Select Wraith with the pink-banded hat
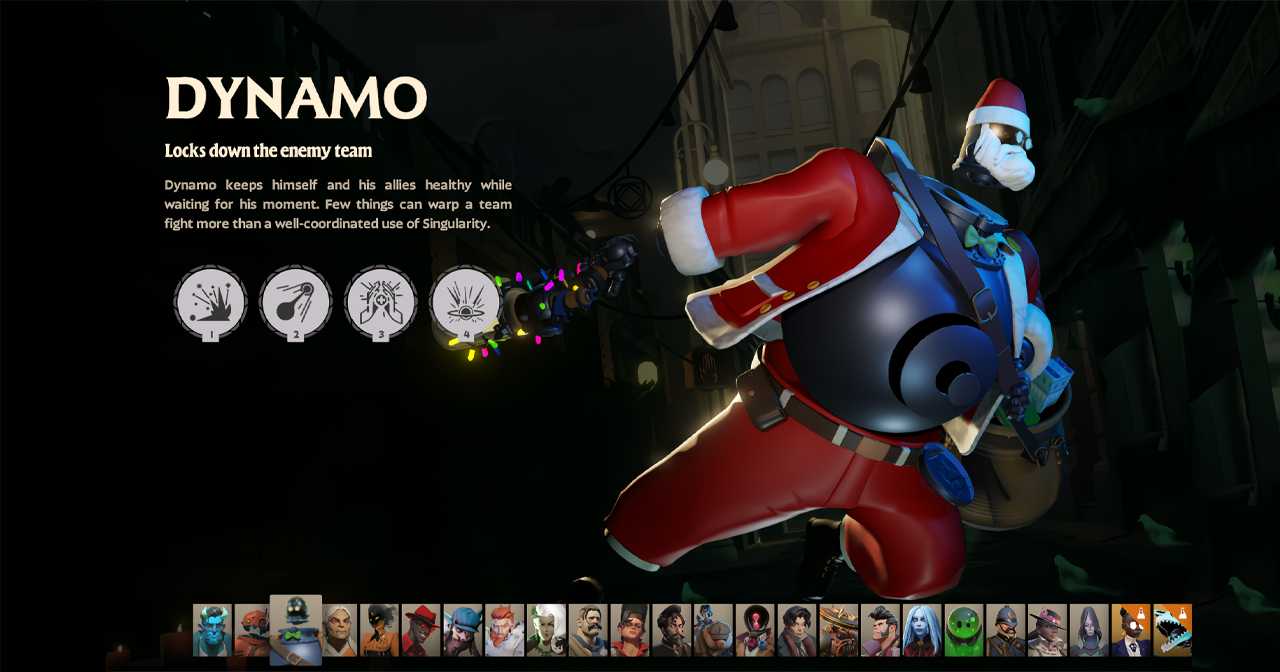This screenshot has width=1280, height=672. (1047, 630)
